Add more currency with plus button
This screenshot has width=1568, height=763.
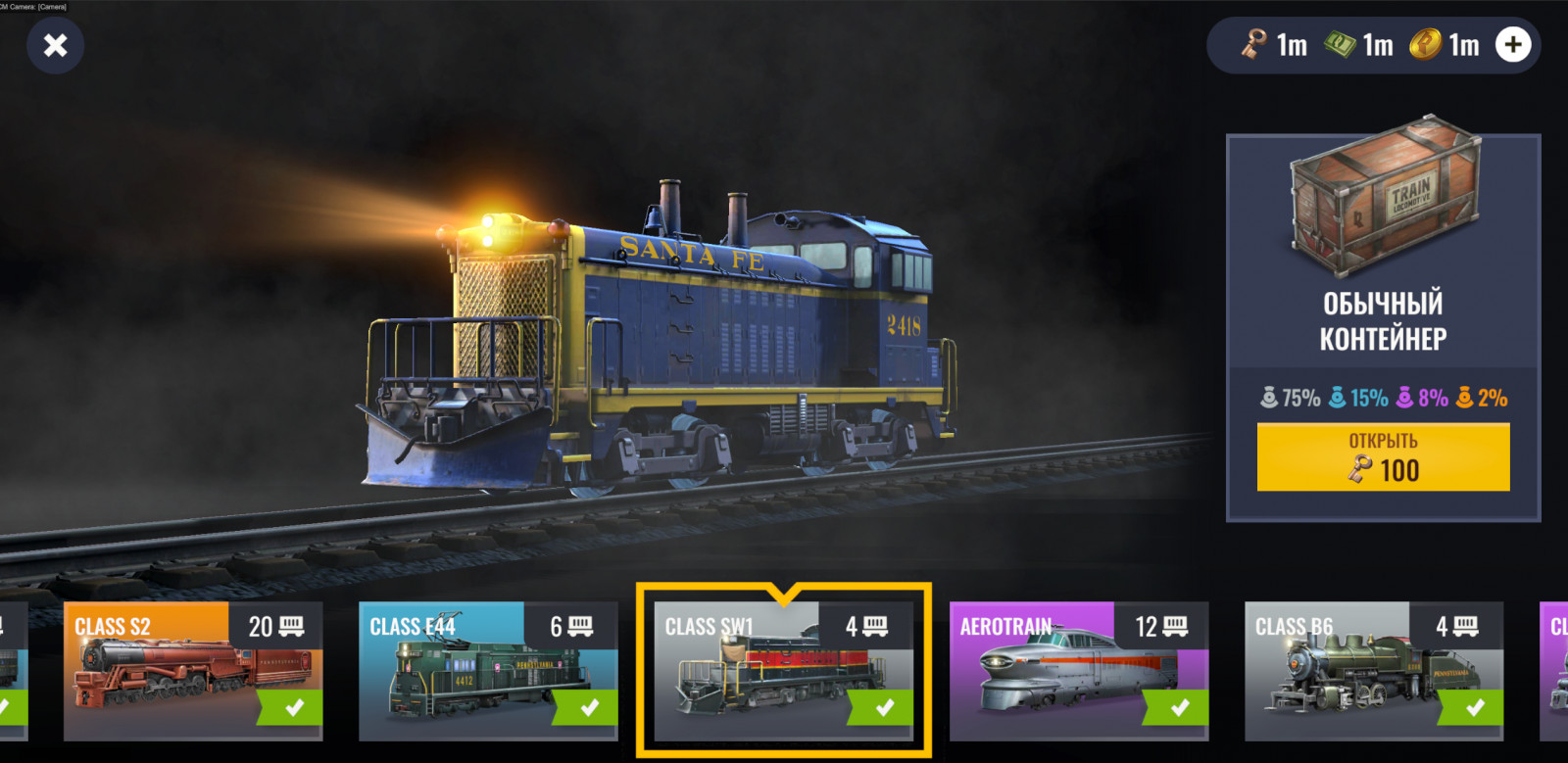click(x=1513, y=45)
